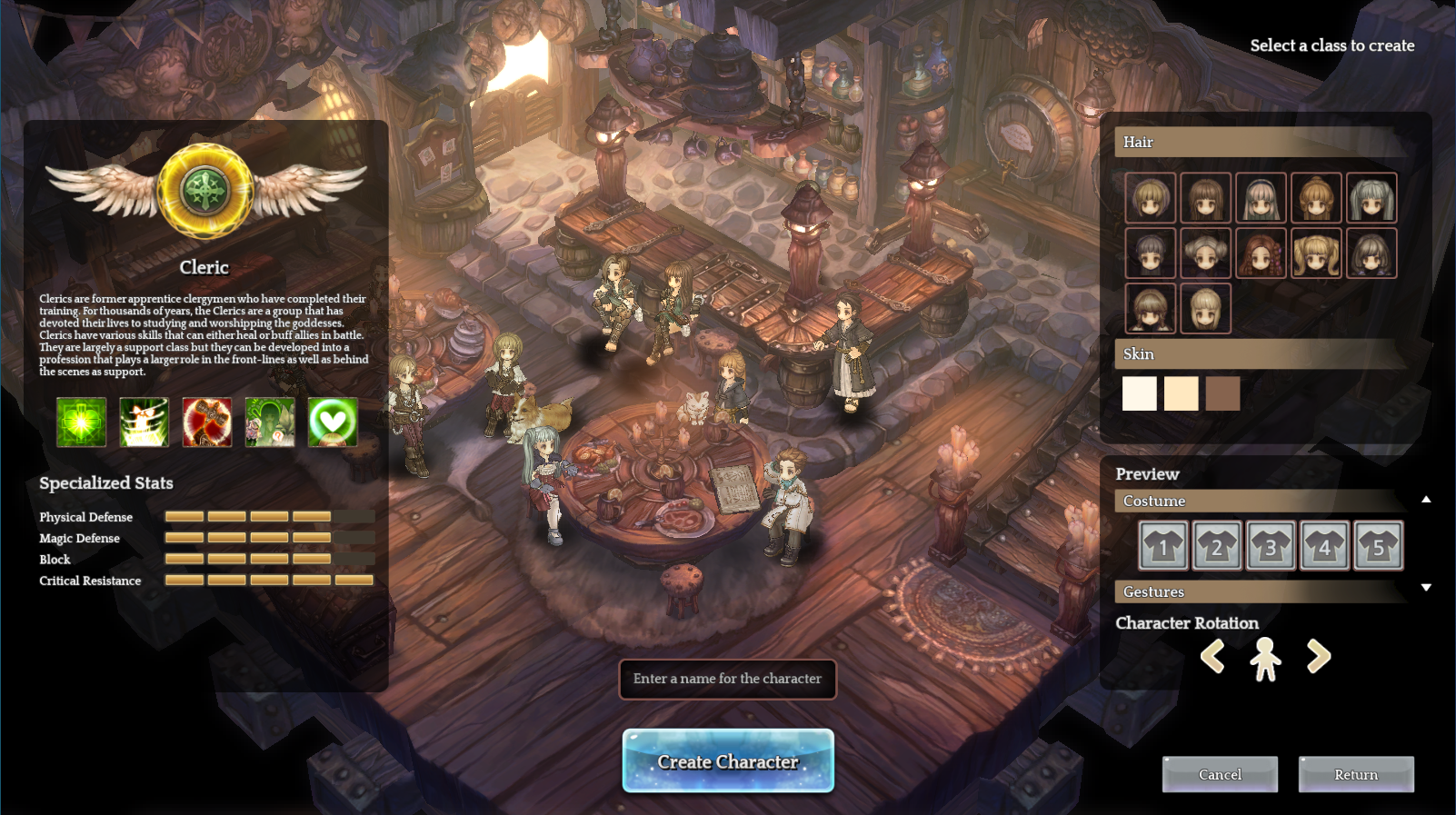Go back with the Return button
1456x815 pixels.
pyautogui.click(x=1355, y=774)
